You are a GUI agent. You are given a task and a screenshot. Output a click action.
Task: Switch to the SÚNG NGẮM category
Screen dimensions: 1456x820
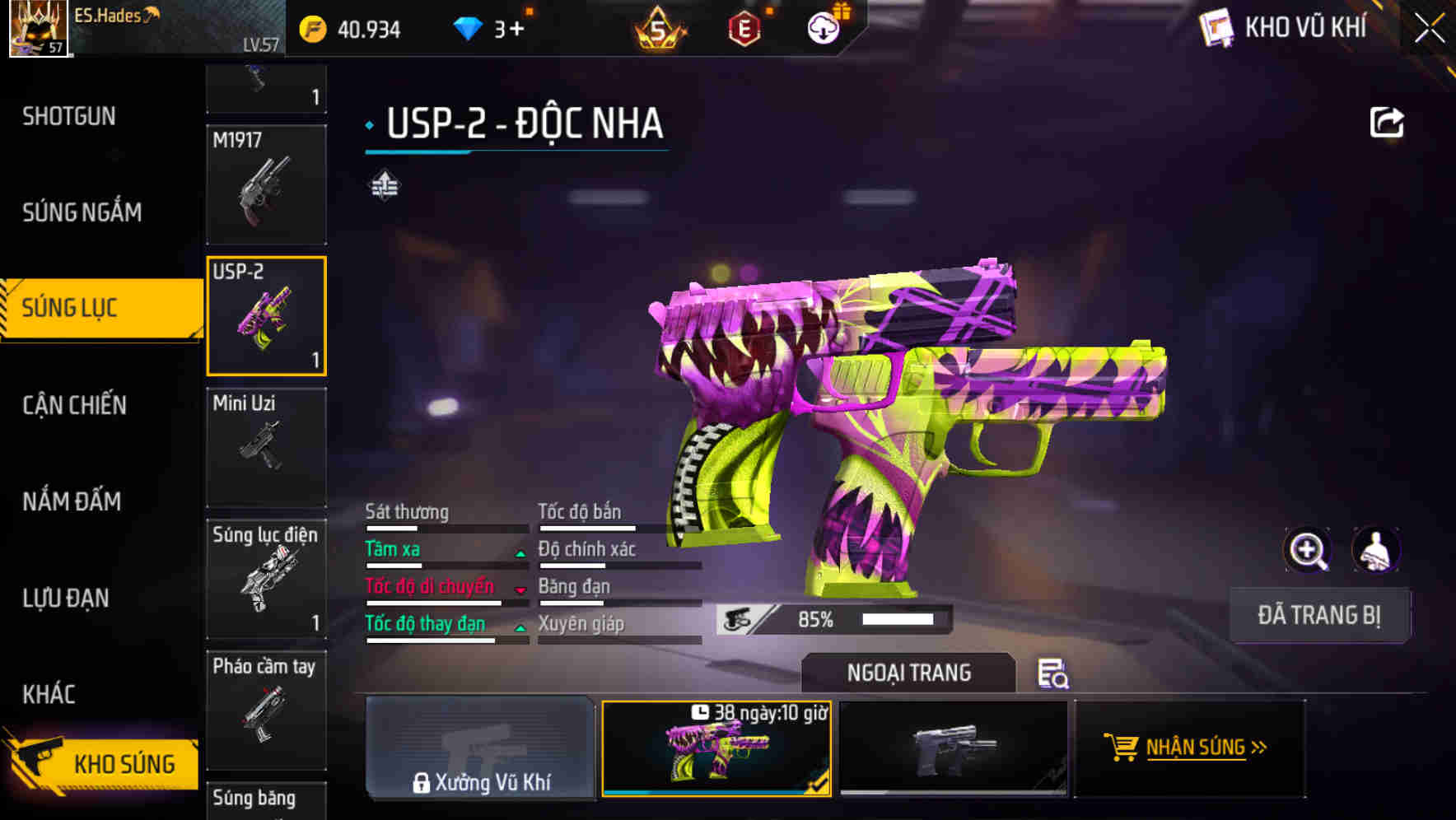(x=82, y=212)
